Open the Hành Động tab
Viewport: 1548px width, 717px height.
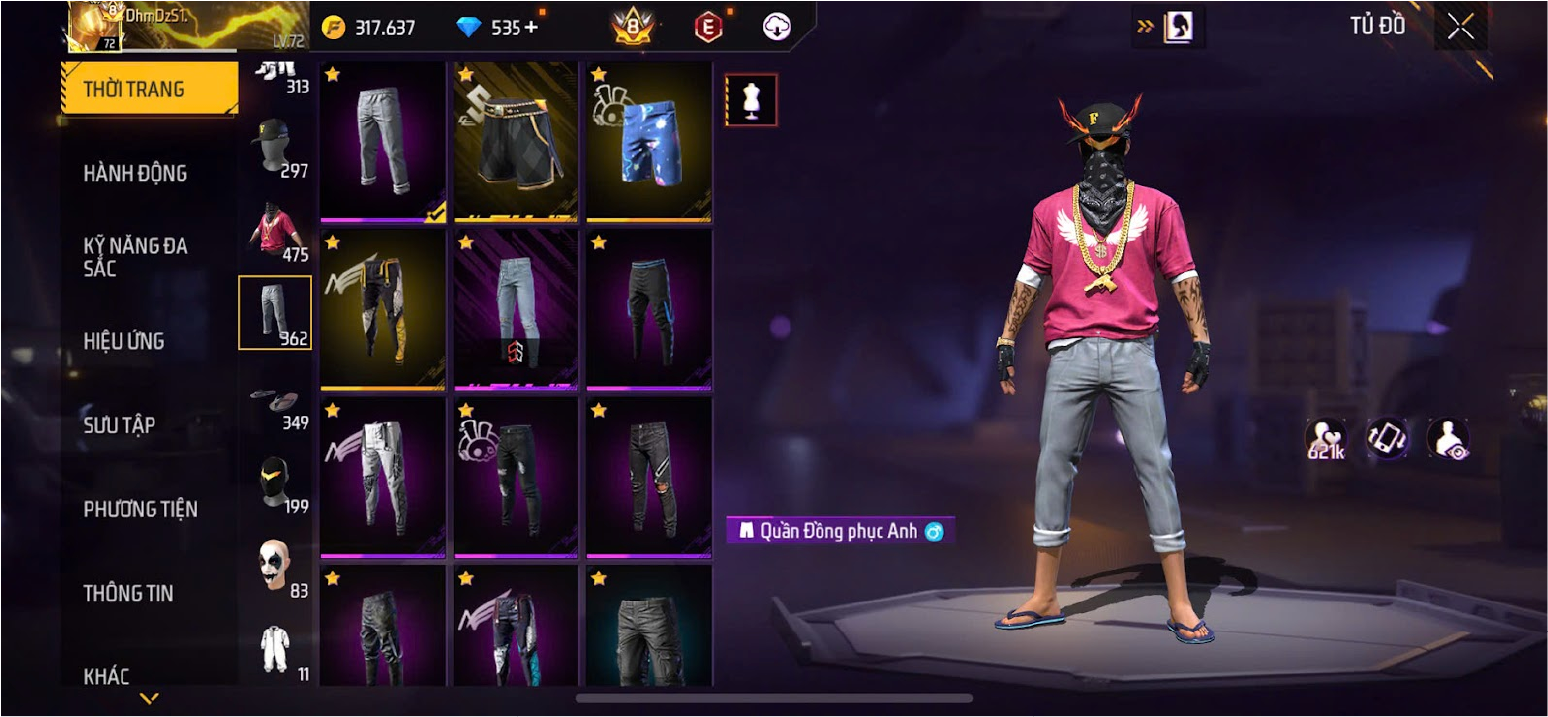[x=135, y=173]
